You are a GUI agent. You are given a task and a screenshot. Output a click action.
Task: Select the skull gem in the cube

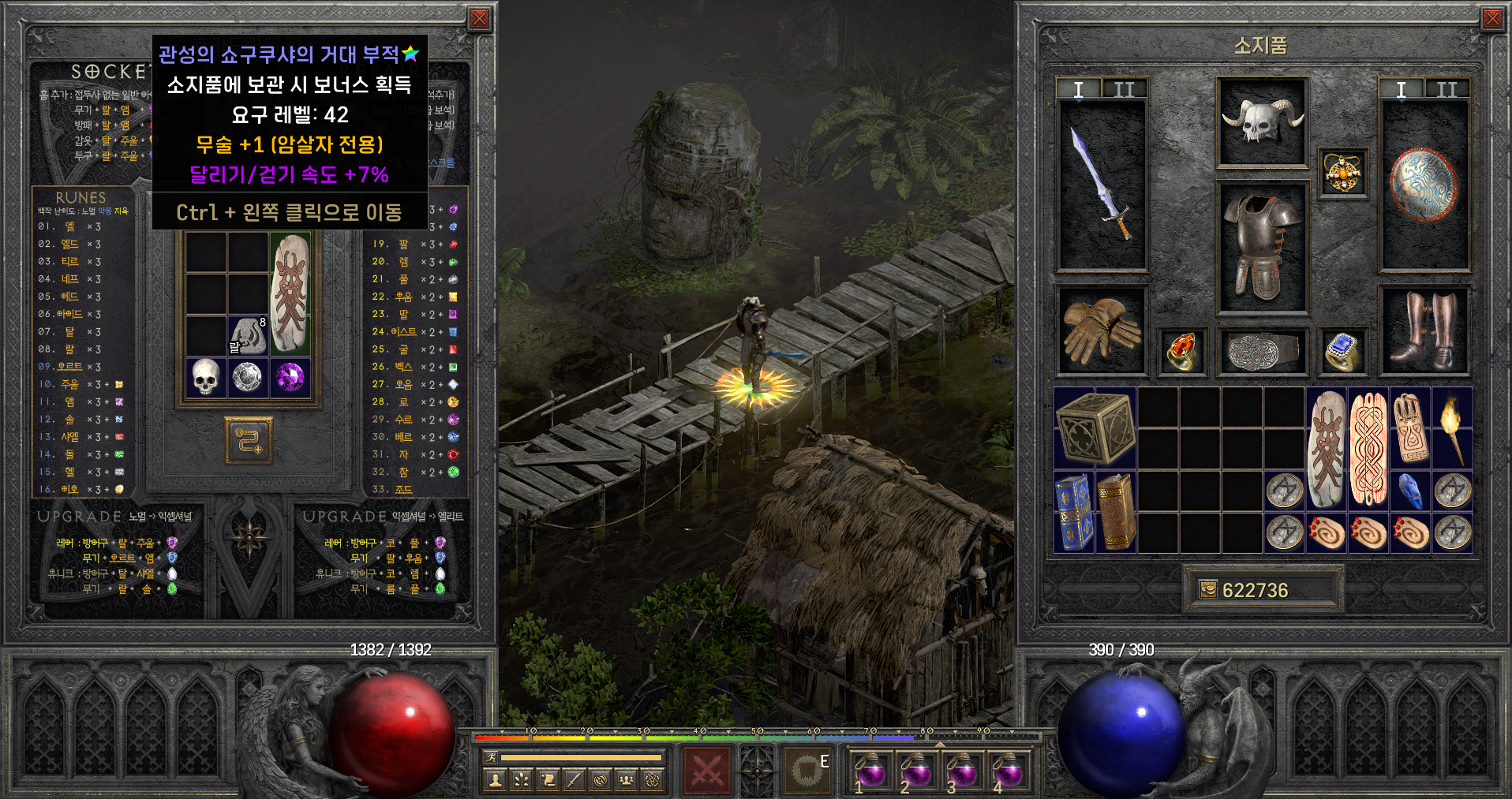point(205,377)
